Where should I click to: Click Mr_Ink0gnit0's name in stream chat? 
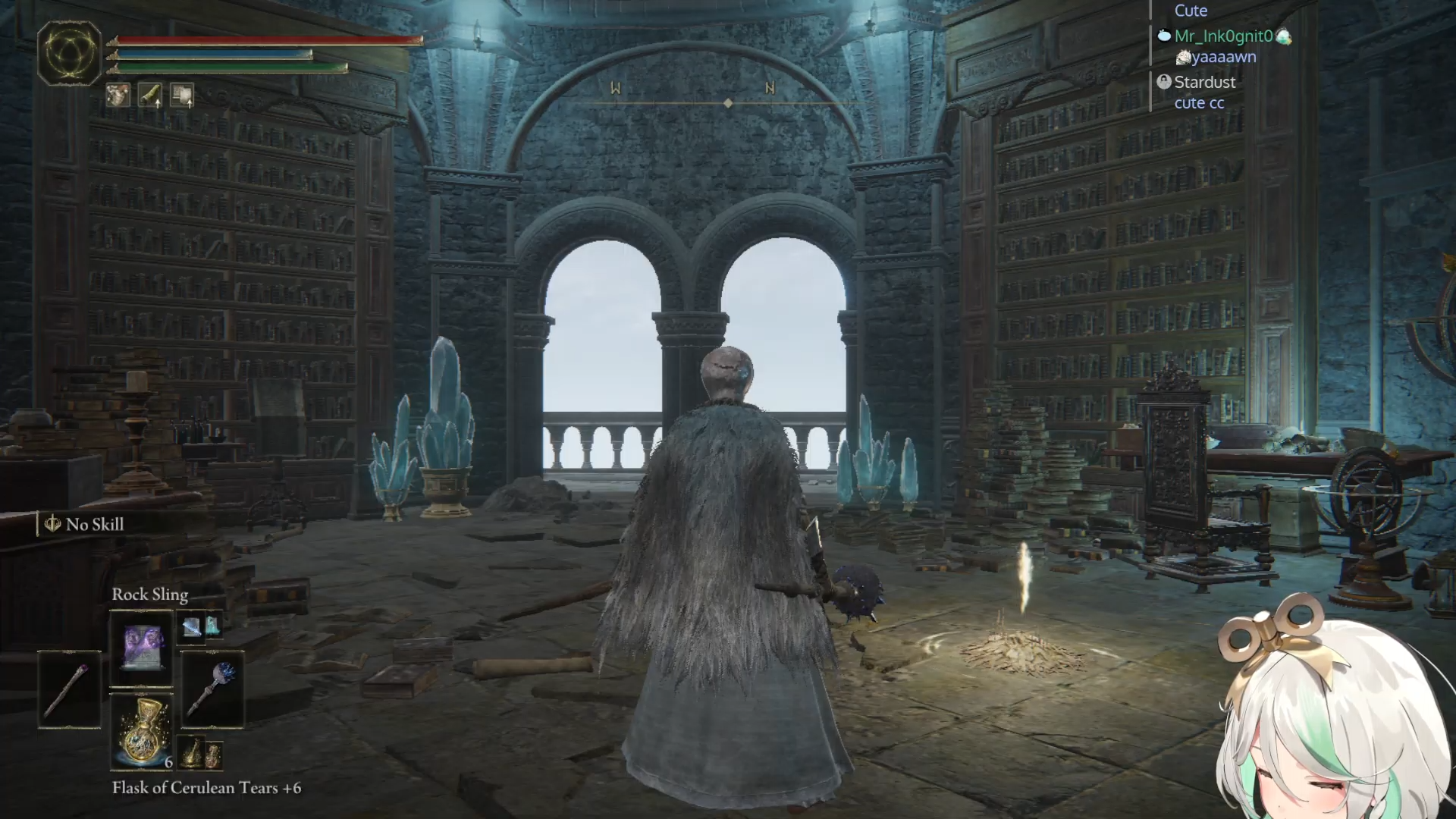[x=1223, y=36]
